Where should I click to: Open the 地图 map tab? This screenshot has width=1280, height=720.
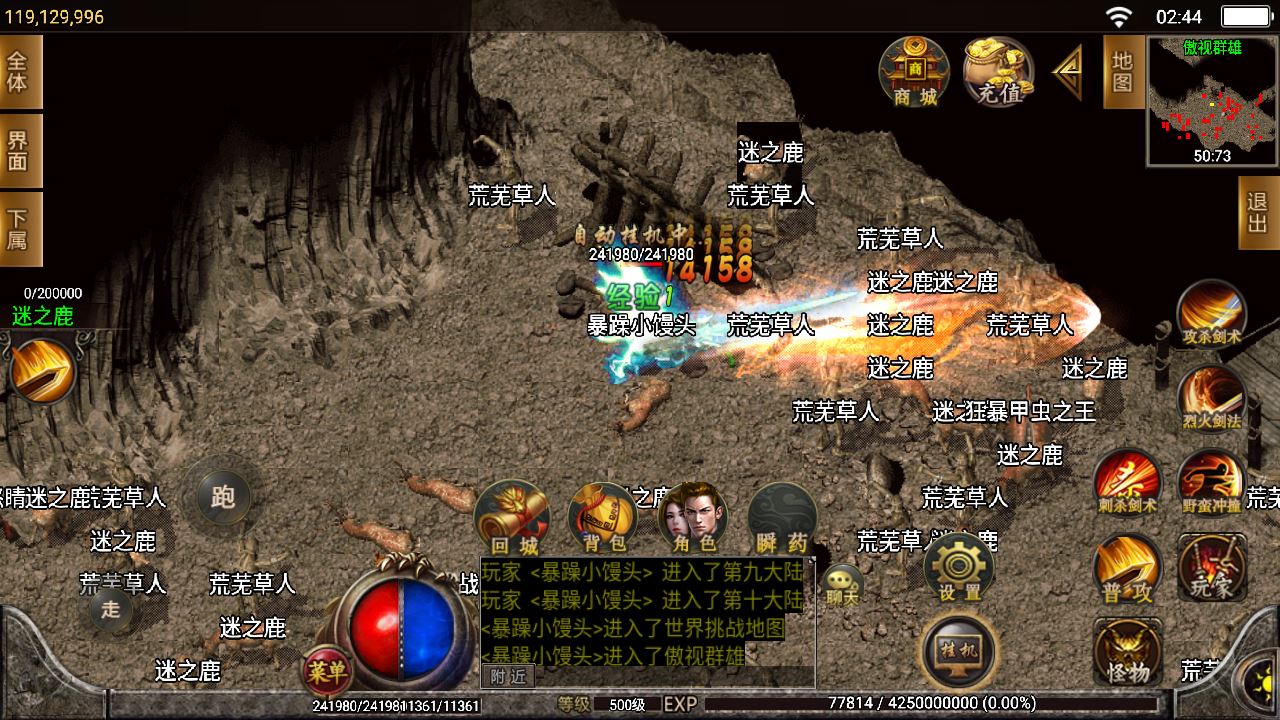1123,71
